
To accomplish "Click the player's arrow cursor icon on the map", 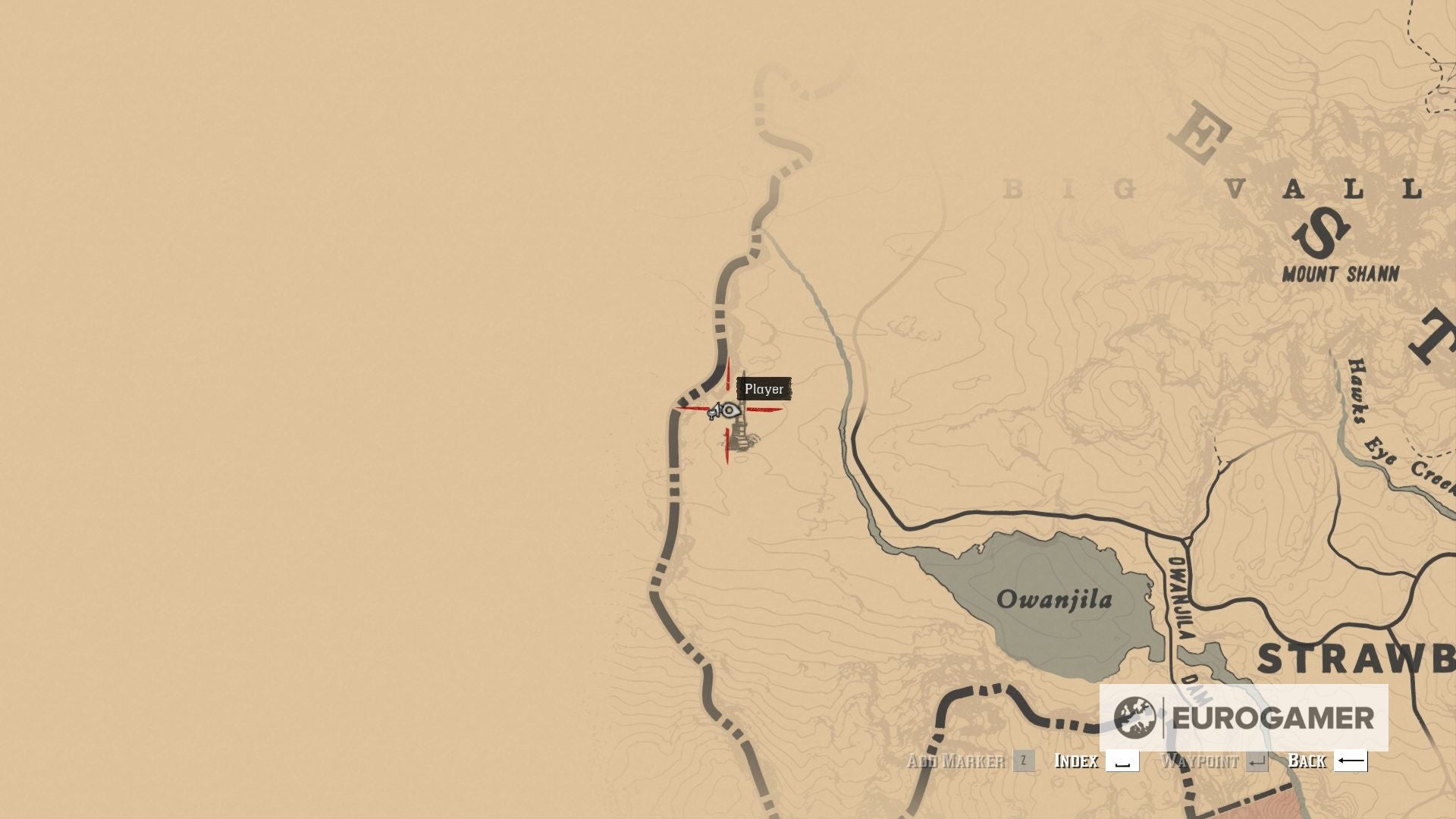I will click(x=714, y=409).
